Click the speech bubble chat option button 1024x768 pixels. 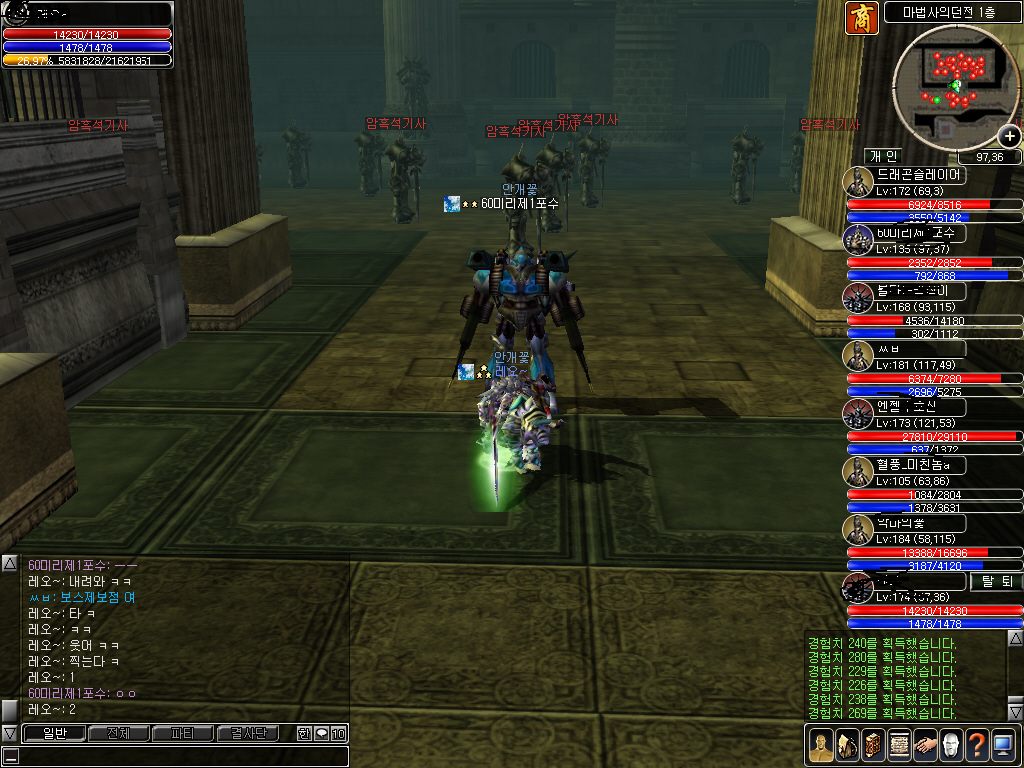tap(321, 734)
